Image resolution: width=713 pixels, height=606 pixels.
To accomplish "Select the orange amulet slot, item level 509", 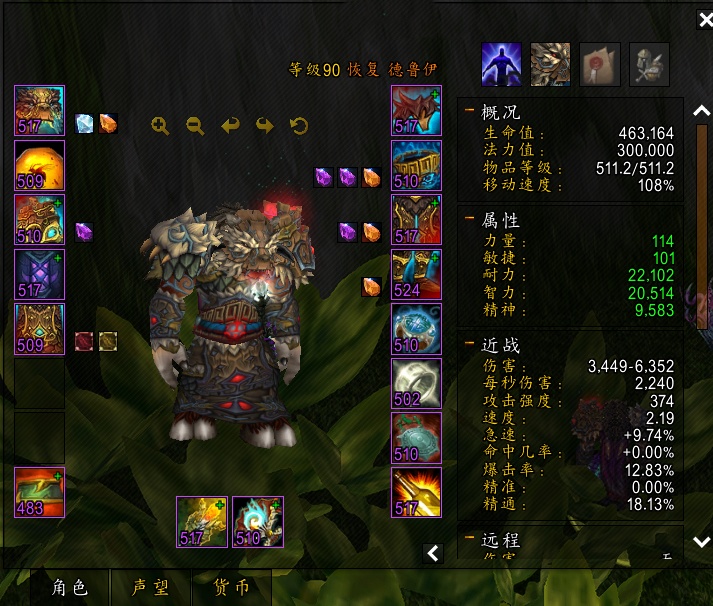I will tap(40, 165).
